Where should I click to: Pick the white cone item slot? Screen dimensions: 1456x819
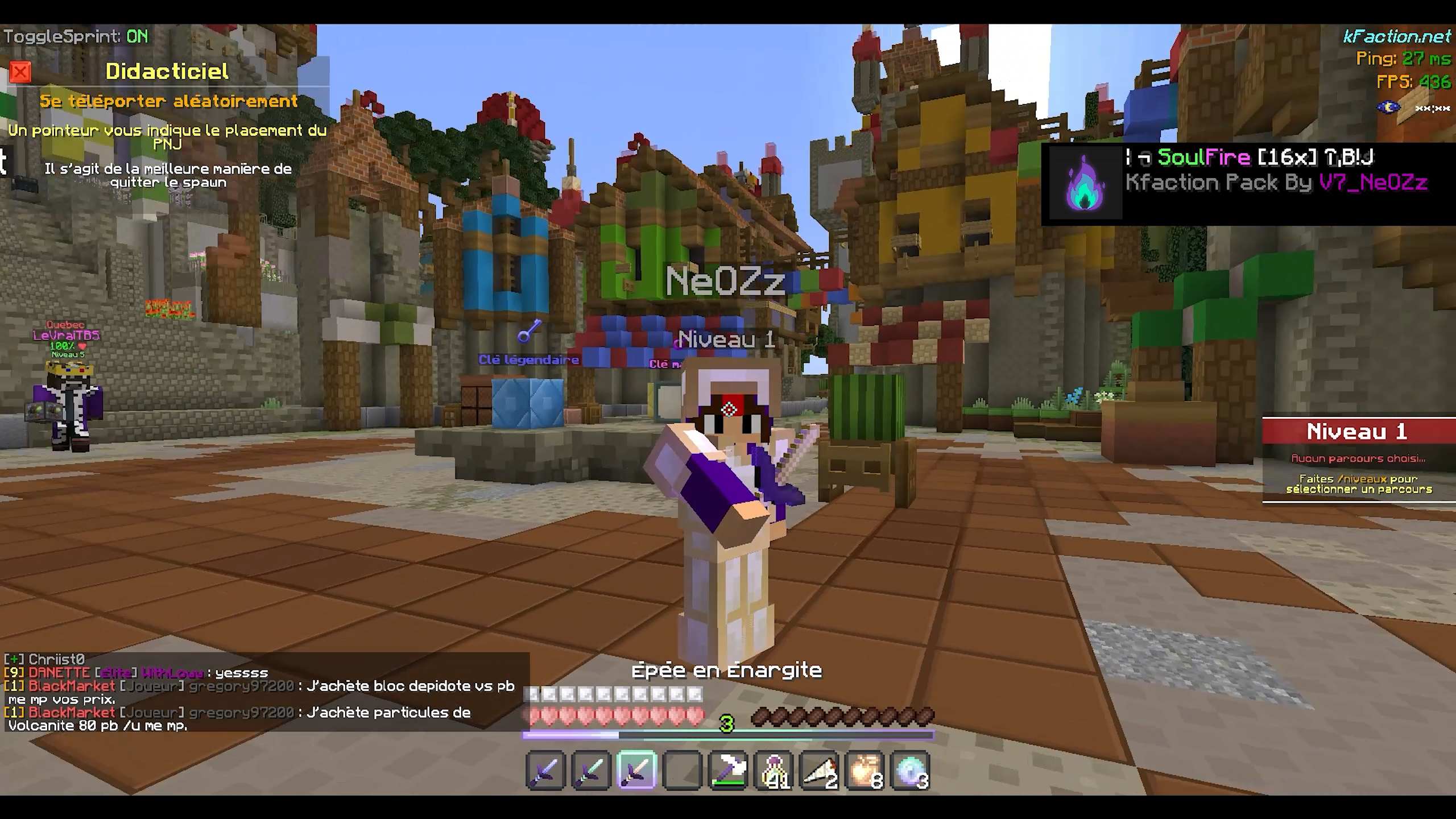pyautogui.click(x=820, y=771)
